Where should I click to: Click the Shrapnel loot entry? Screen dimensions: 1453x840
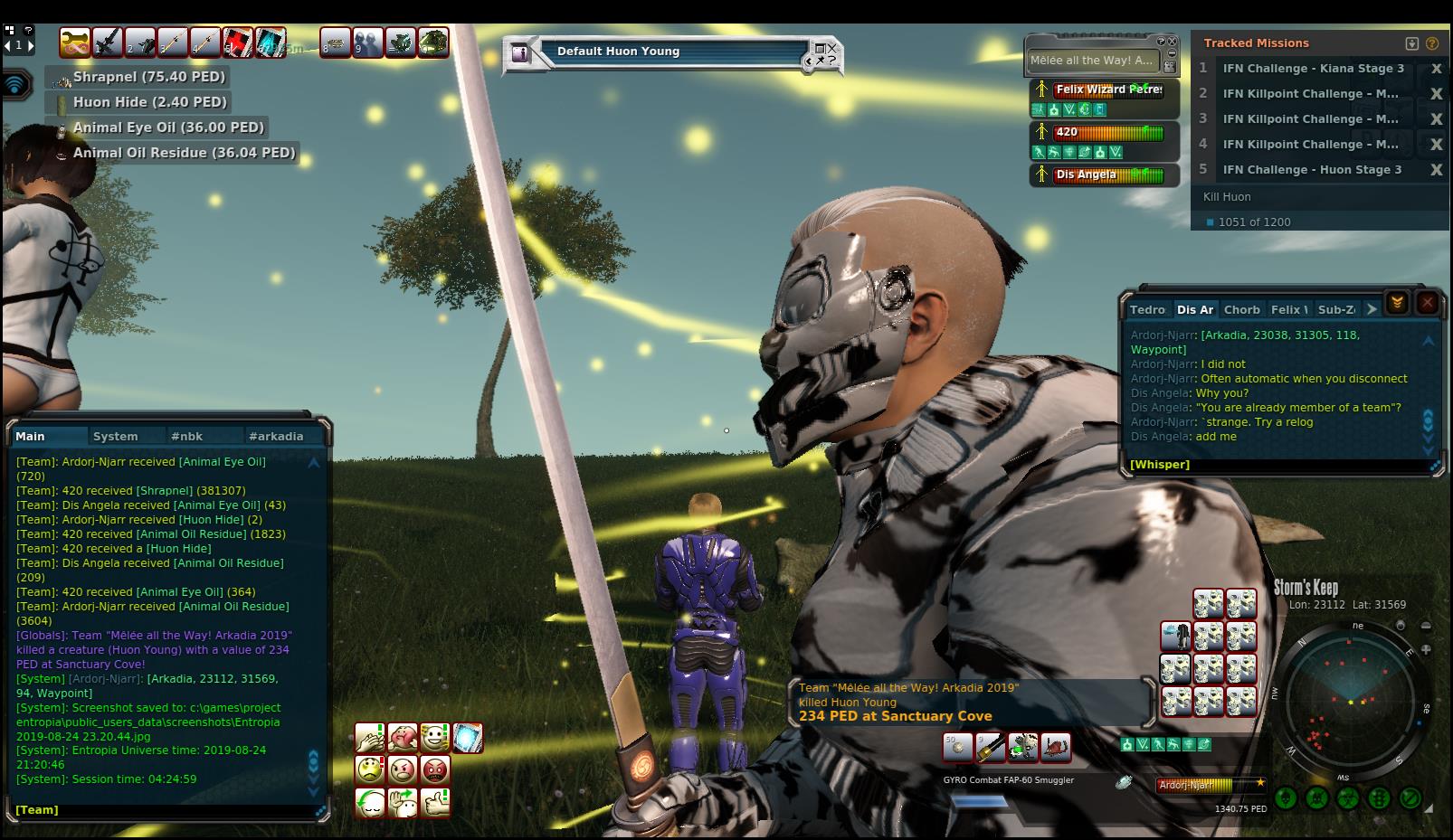click(x=148, y=77)
